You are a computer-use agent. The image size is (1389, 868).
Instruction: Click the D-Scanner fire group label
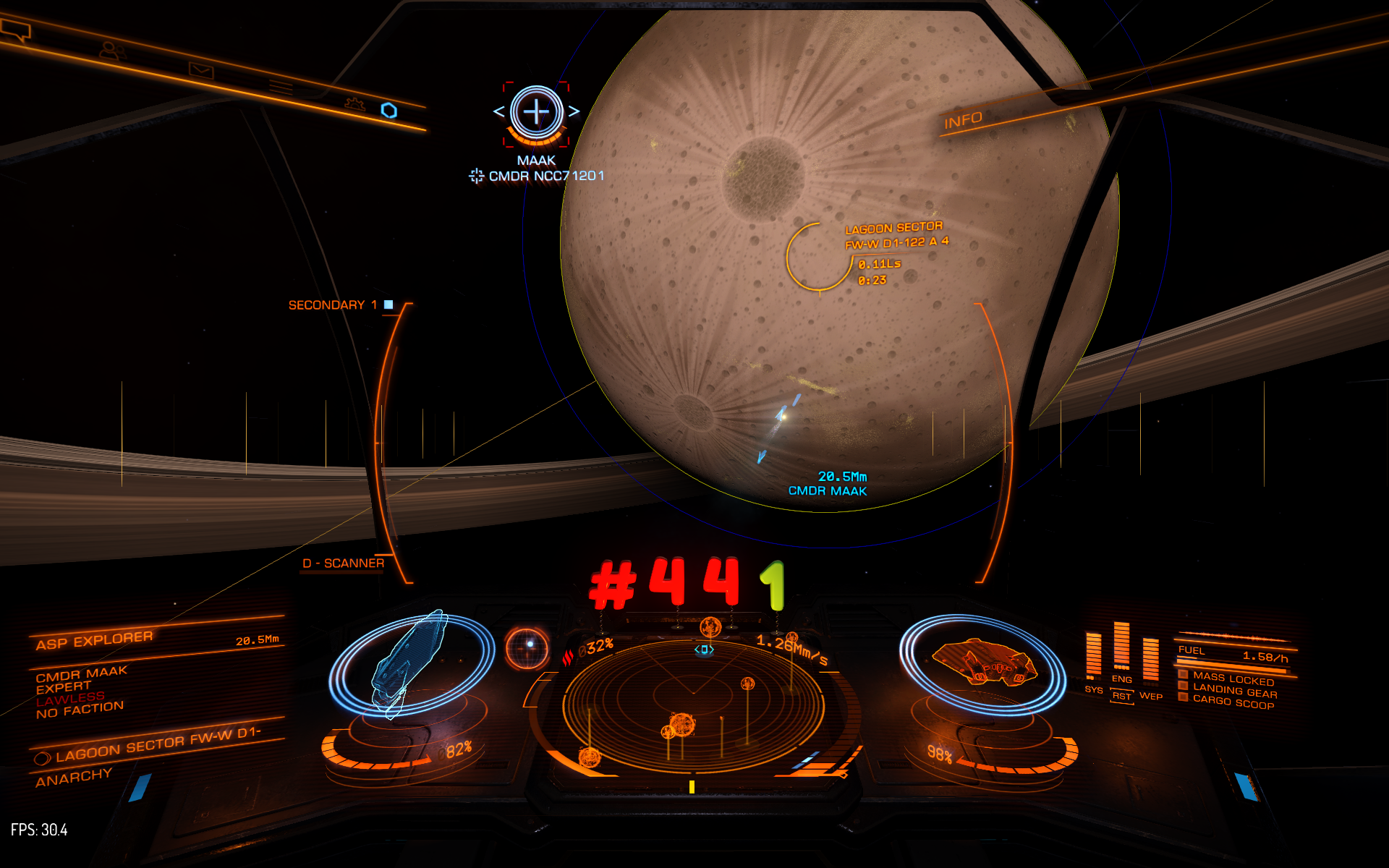click(x=343, y=563)
